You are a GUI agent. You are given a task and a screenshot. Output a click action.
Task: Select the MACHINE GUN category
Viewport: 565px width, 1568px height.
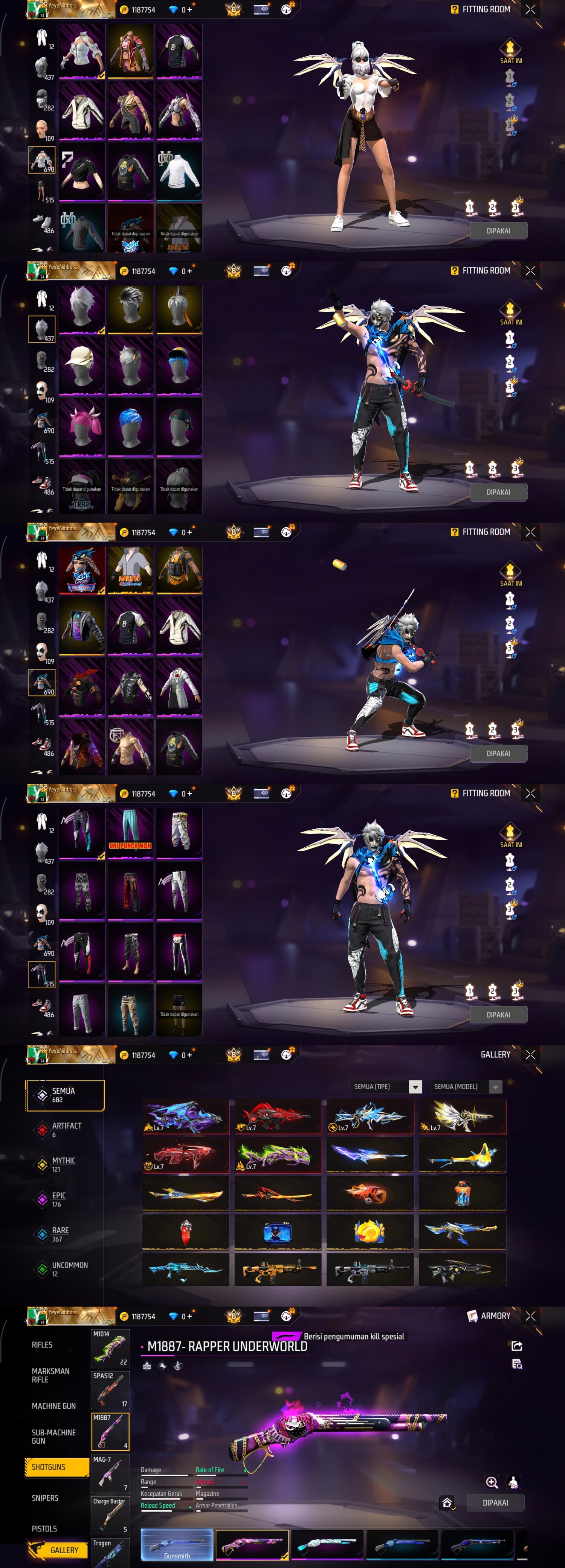click(x=53, y=1406)
